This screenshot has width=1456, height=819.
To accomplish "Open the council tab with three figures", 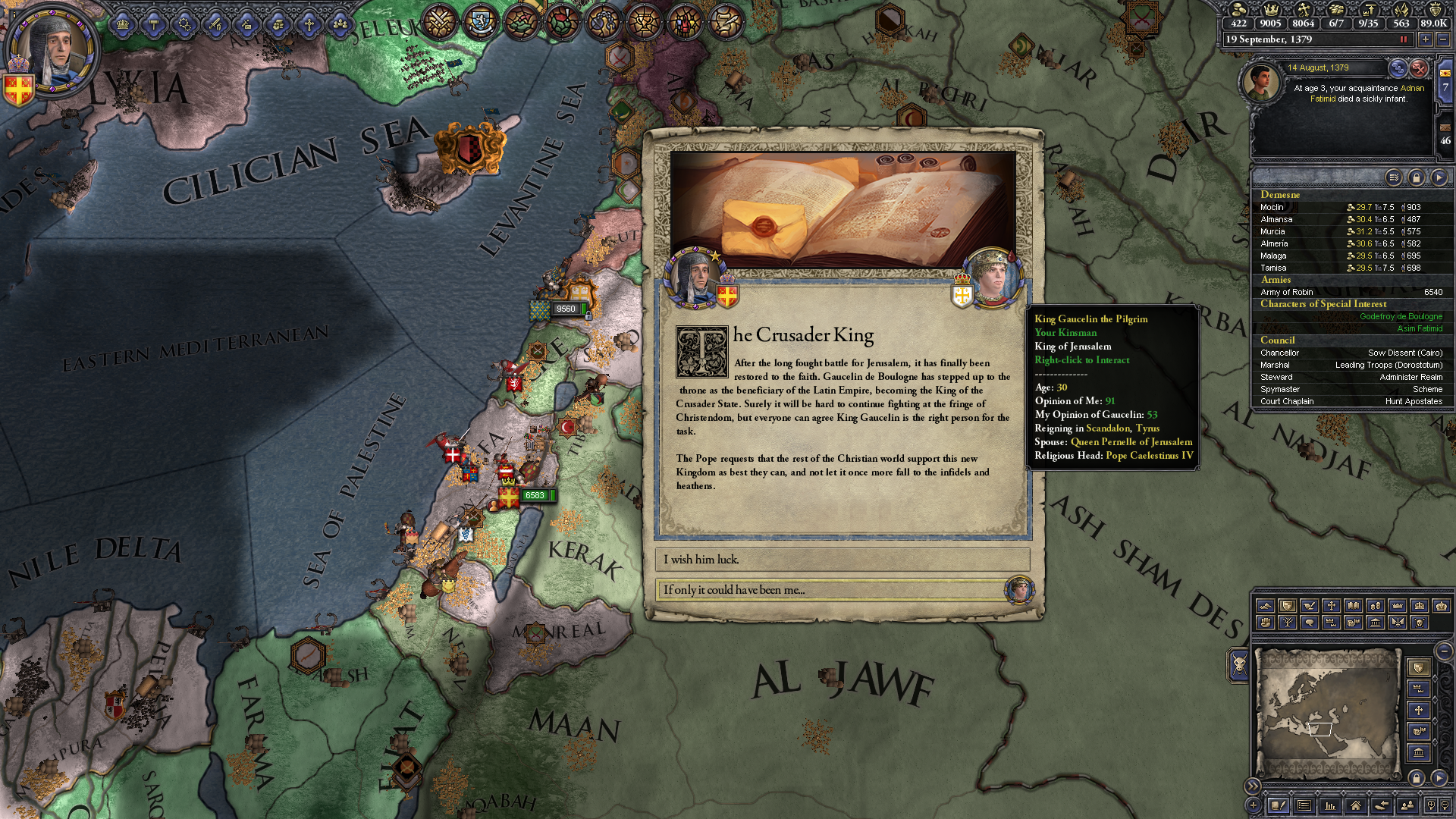I will [x=340, y=24].
